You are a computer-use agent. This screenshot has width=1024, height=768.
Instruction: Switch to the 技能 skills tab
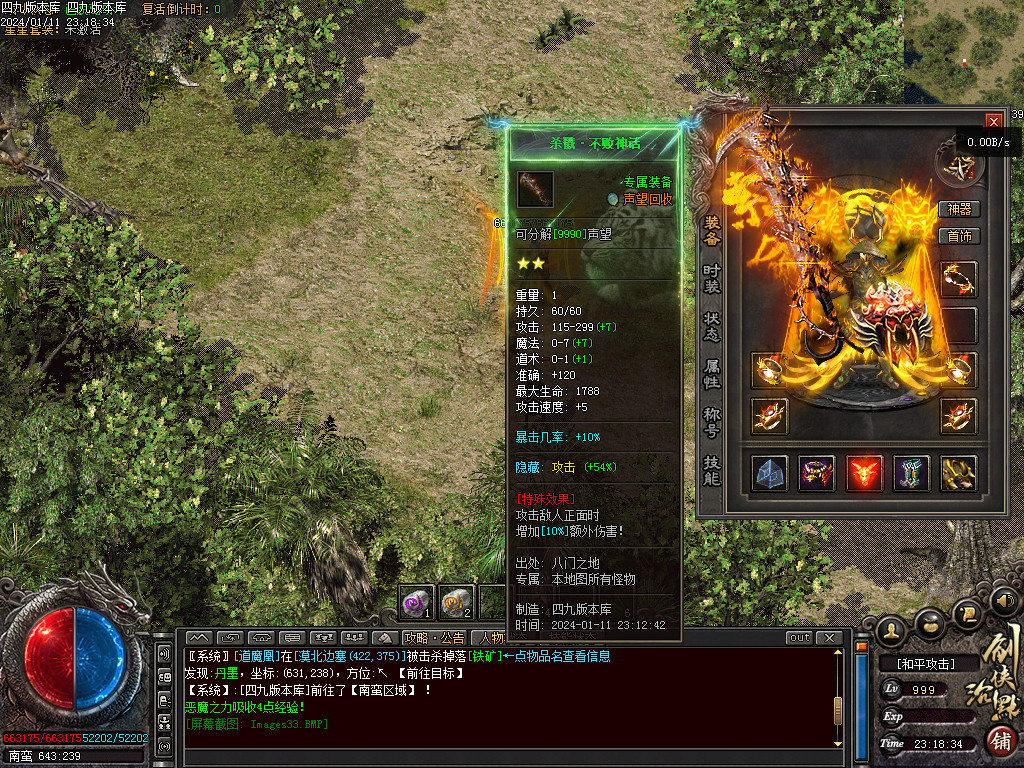pyautogui.click(x=712, y=470)
